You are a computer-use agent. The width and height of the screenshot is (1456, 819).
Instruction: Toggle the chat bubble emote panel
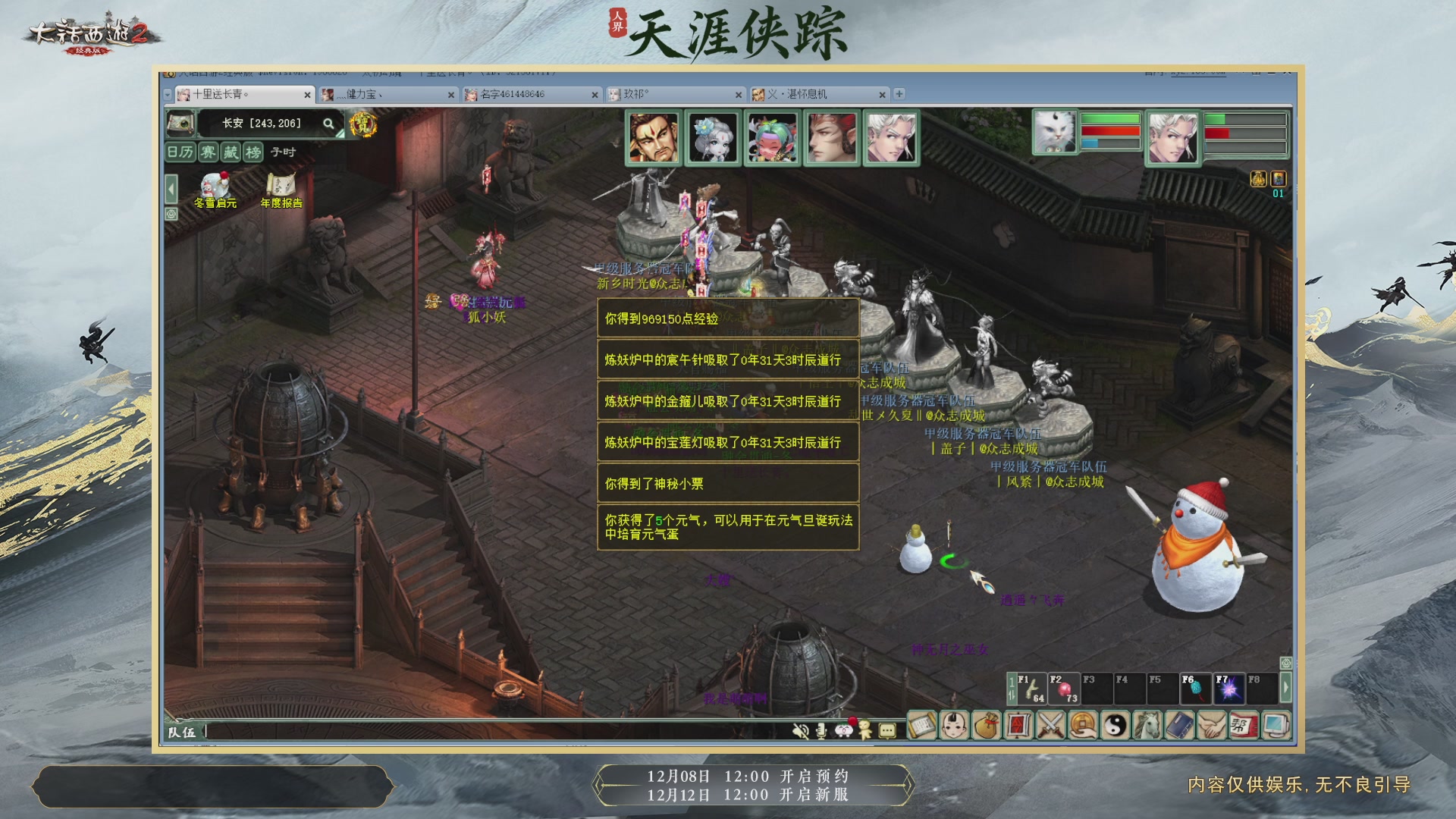[x=886, y=730]
